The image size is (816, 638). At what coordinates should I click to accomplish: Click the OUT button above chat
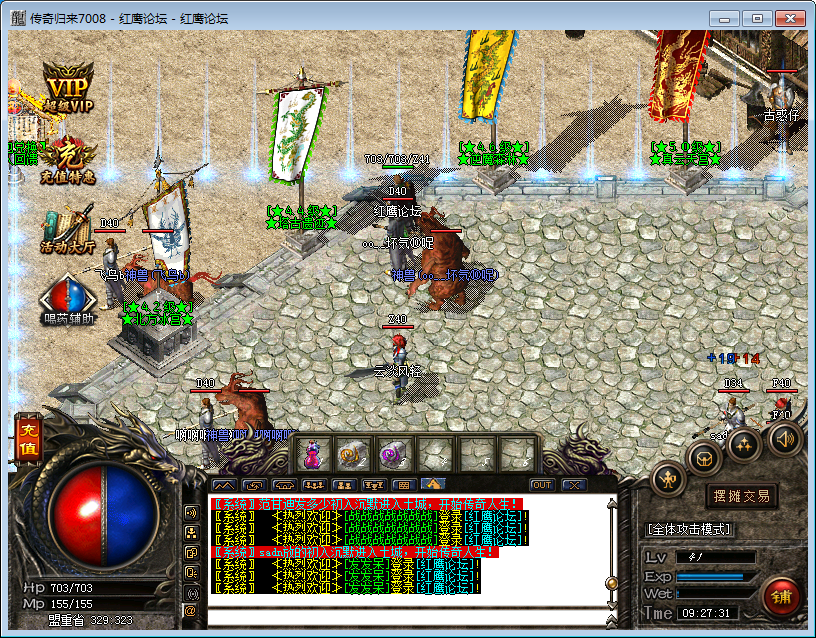click(x=541, y=485)
